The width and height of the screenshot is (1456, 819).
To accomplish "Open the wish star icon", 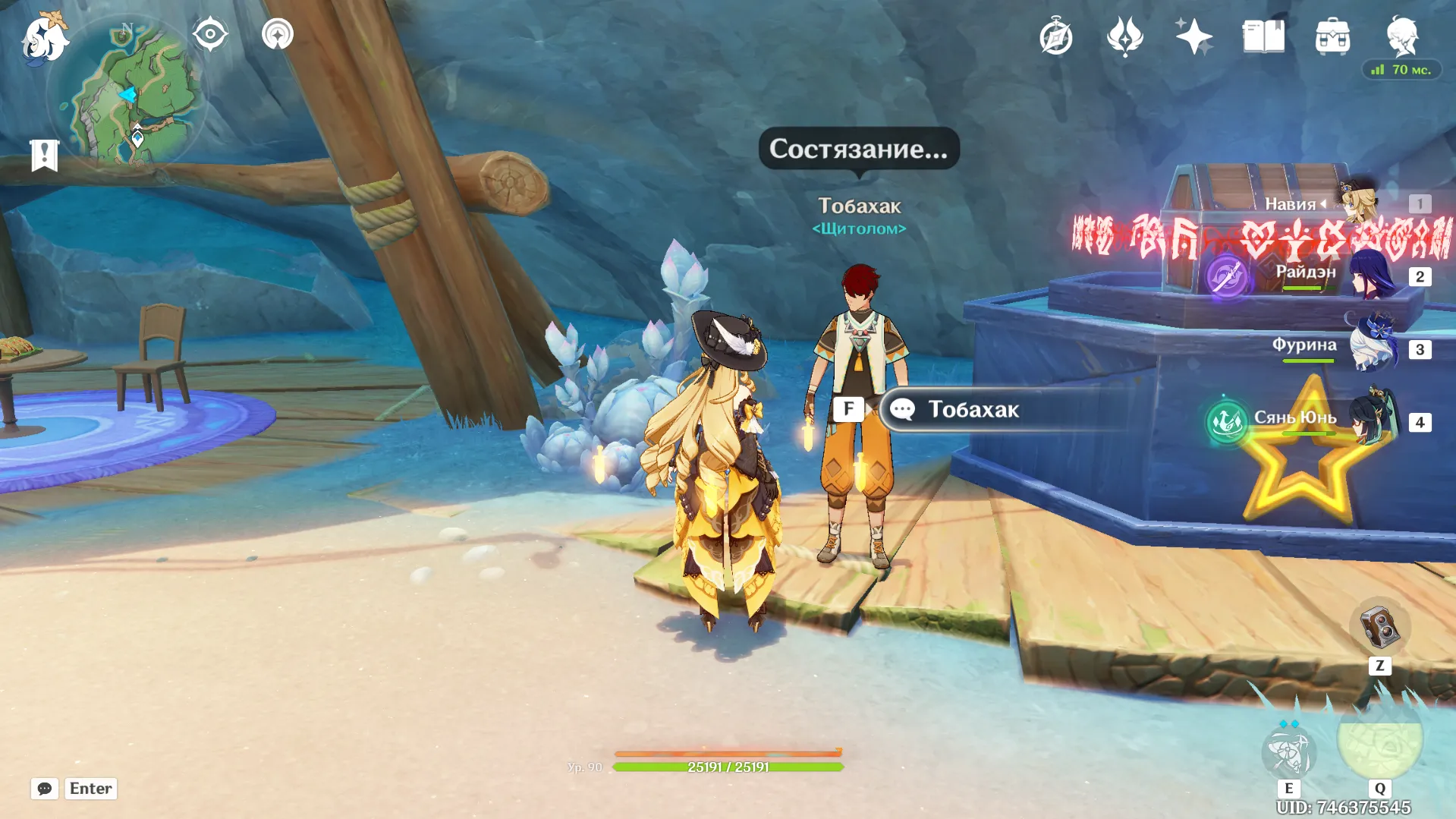I will [x=1193, y=36].
